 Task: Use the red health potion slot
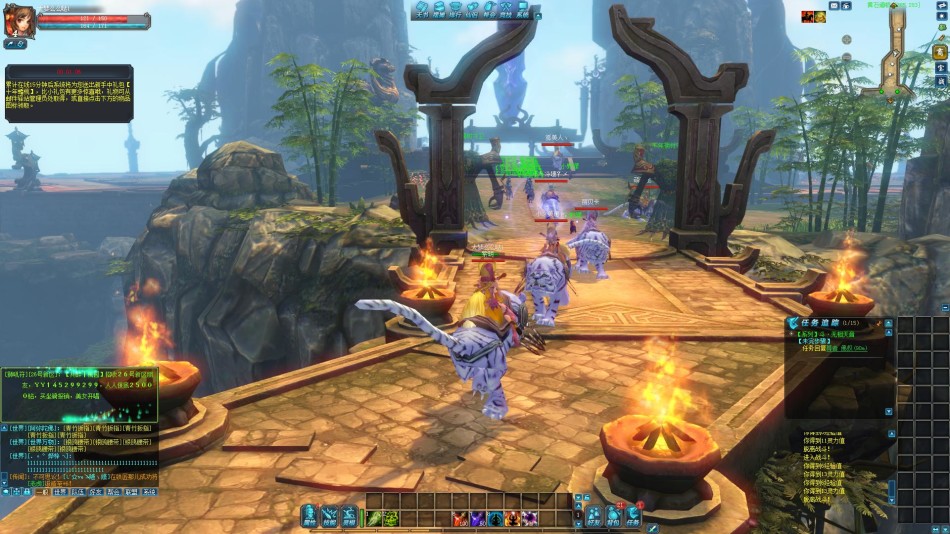(x=459, y=518)
